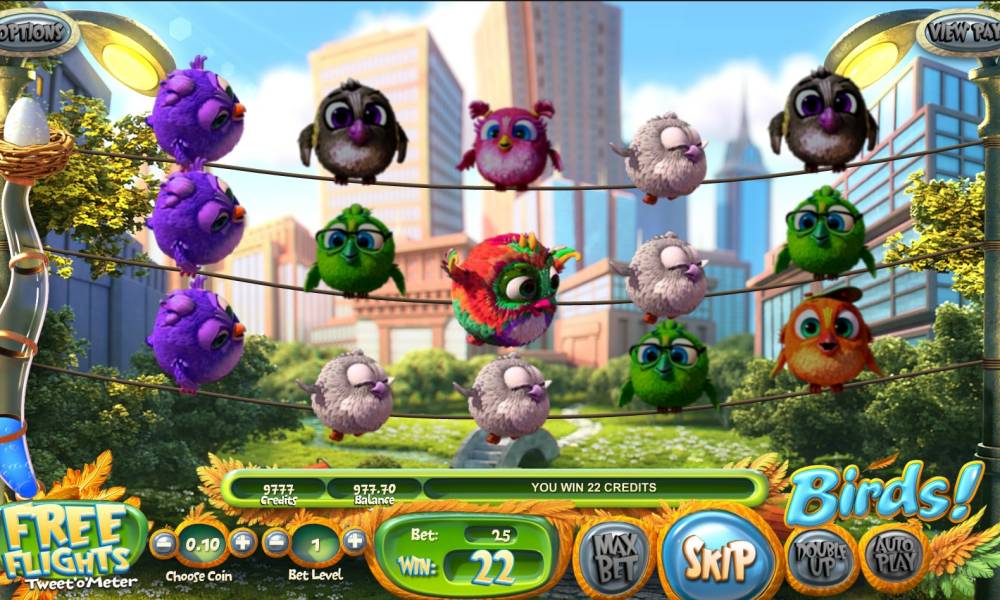Start Auto Play spins
Screen dimensions: 1000x600
point(893,557)
